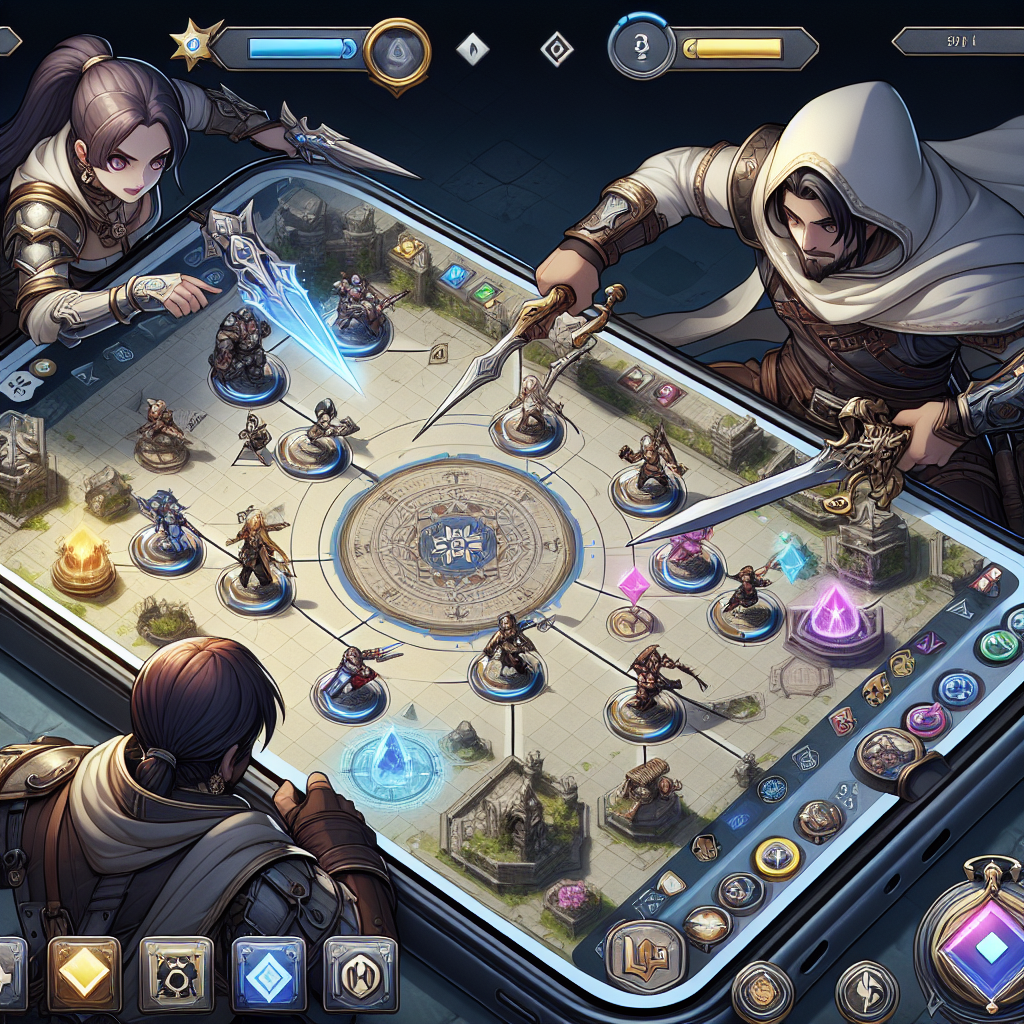Pick the blue round orb token
The width and height of the screenshot is (1024, 1024).
point(957,689)
